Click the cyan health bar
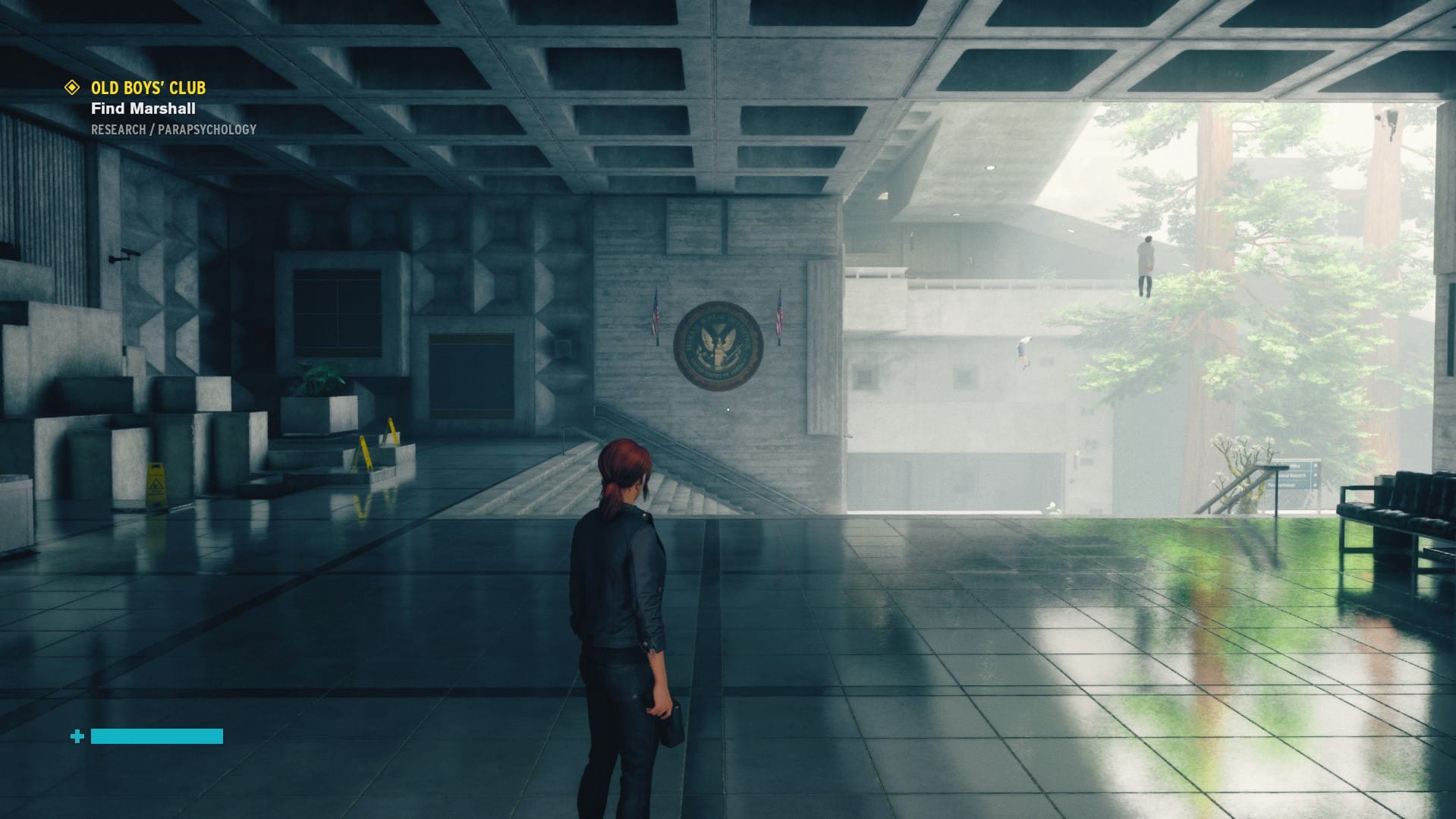Screen dimensions: 1456x819 click(x=156, y=735)
